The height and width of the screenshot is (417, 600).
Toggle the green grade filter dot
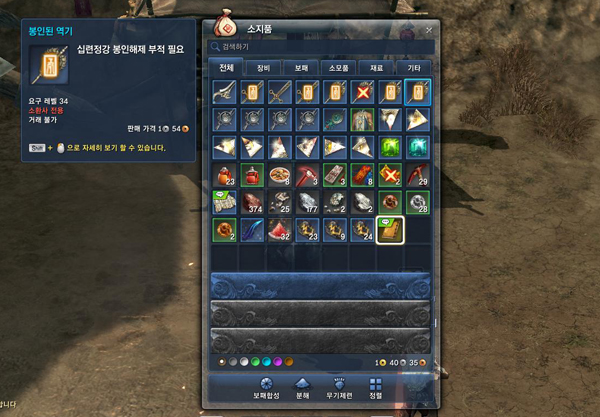click(x=256, y=361)
